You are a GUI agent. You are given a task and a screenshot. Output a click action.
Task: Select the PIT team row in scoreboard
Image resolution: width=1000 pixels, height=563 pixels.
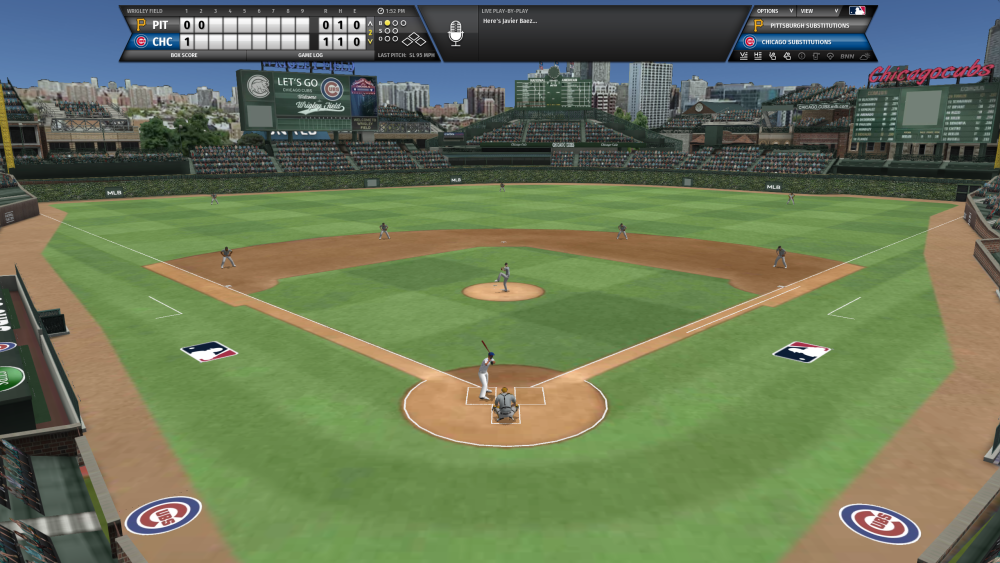[x=160, y=25]
